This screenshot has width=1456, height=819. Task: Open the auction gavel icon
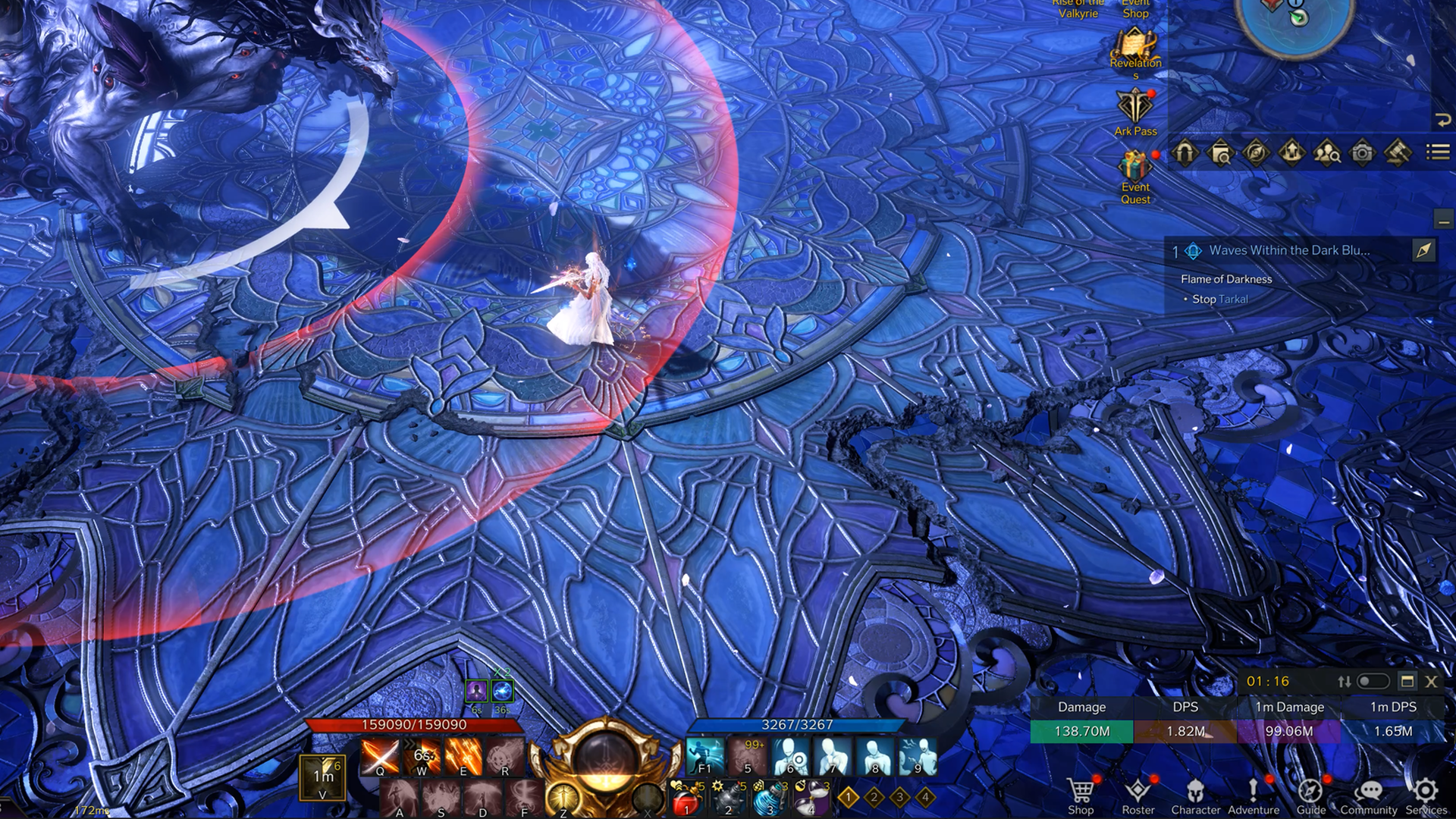pos(1398,153)
